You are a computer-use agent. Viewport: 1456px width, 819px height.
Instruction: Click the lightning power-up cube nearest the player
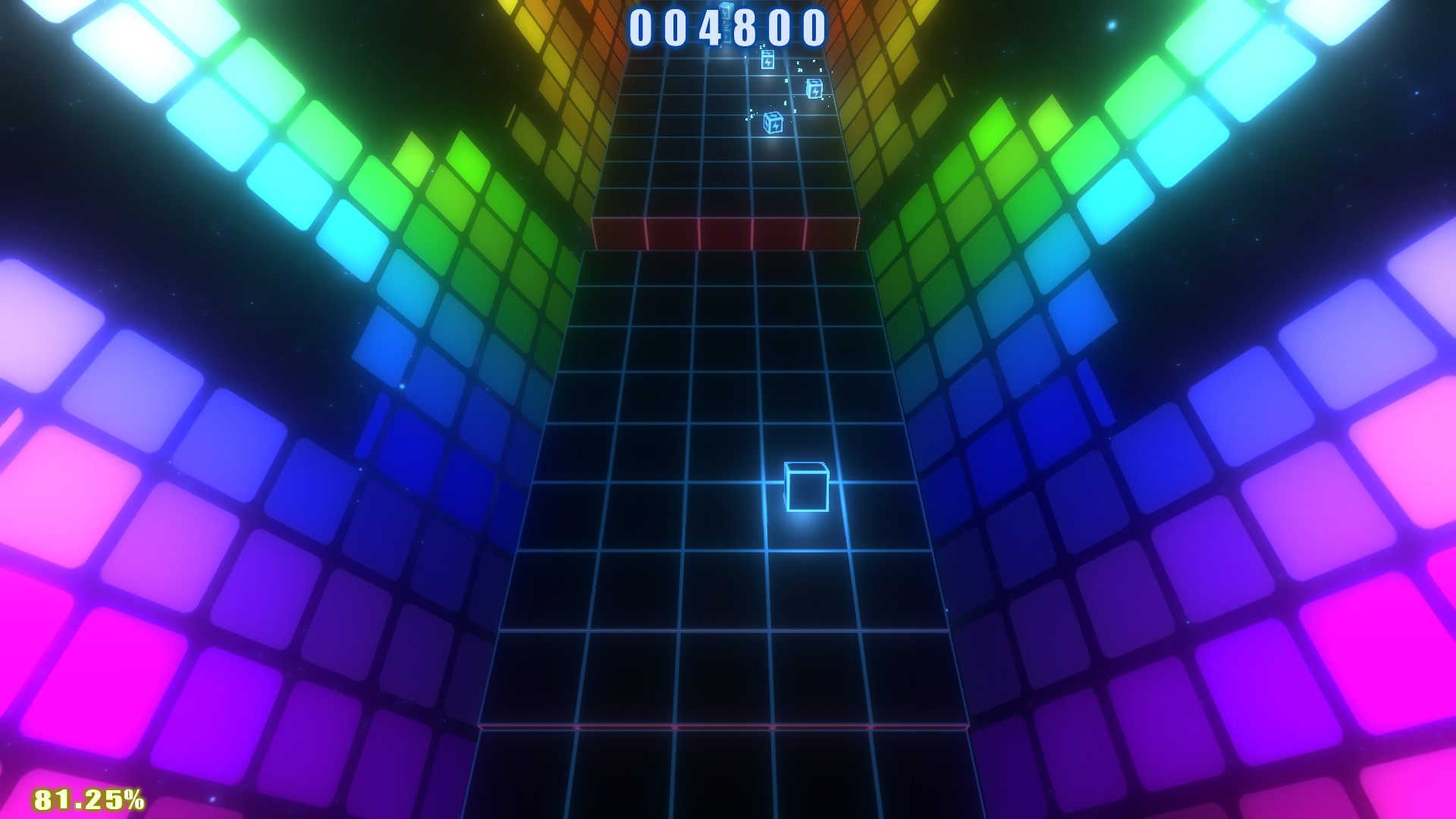point(774,124)
